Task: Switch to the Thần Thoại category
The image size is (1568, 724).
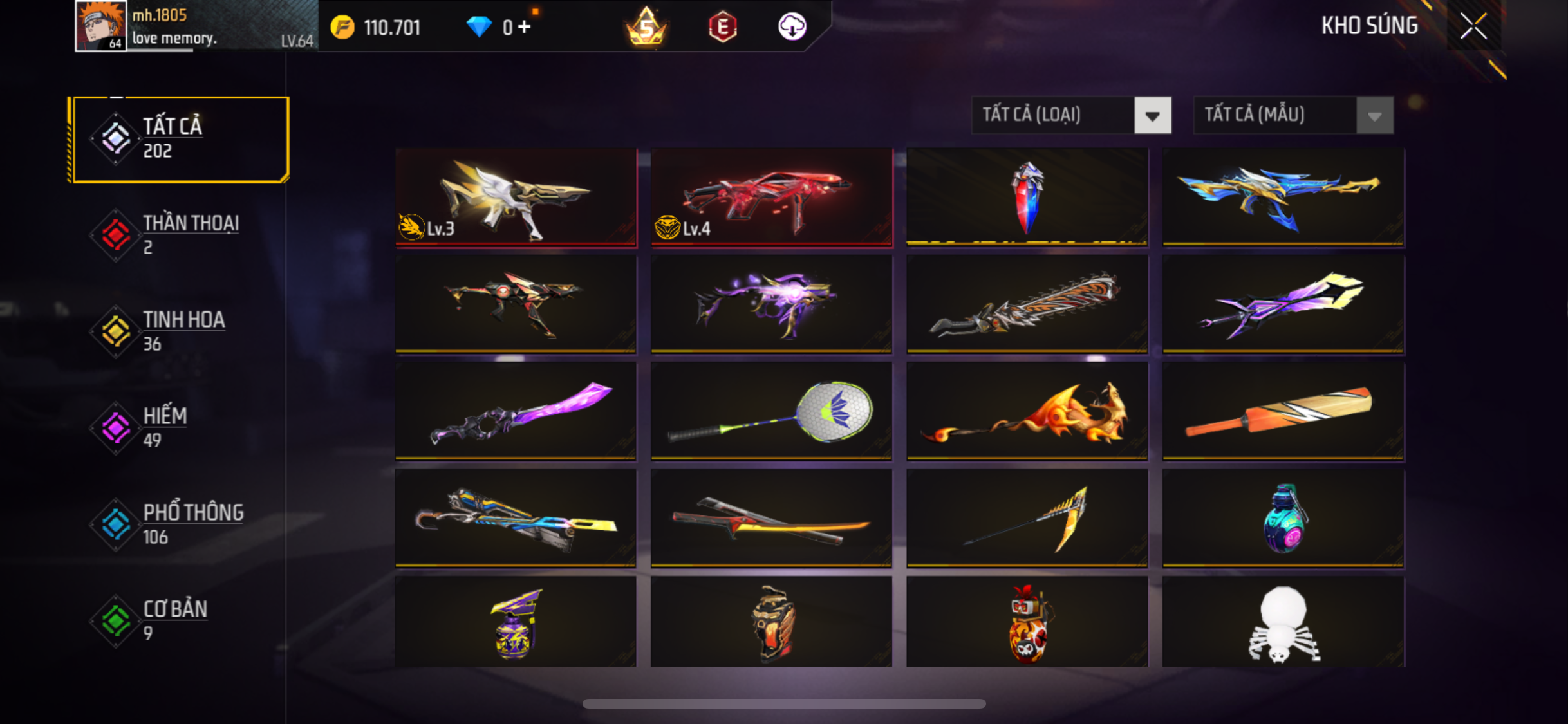Action: coord(179,235)
